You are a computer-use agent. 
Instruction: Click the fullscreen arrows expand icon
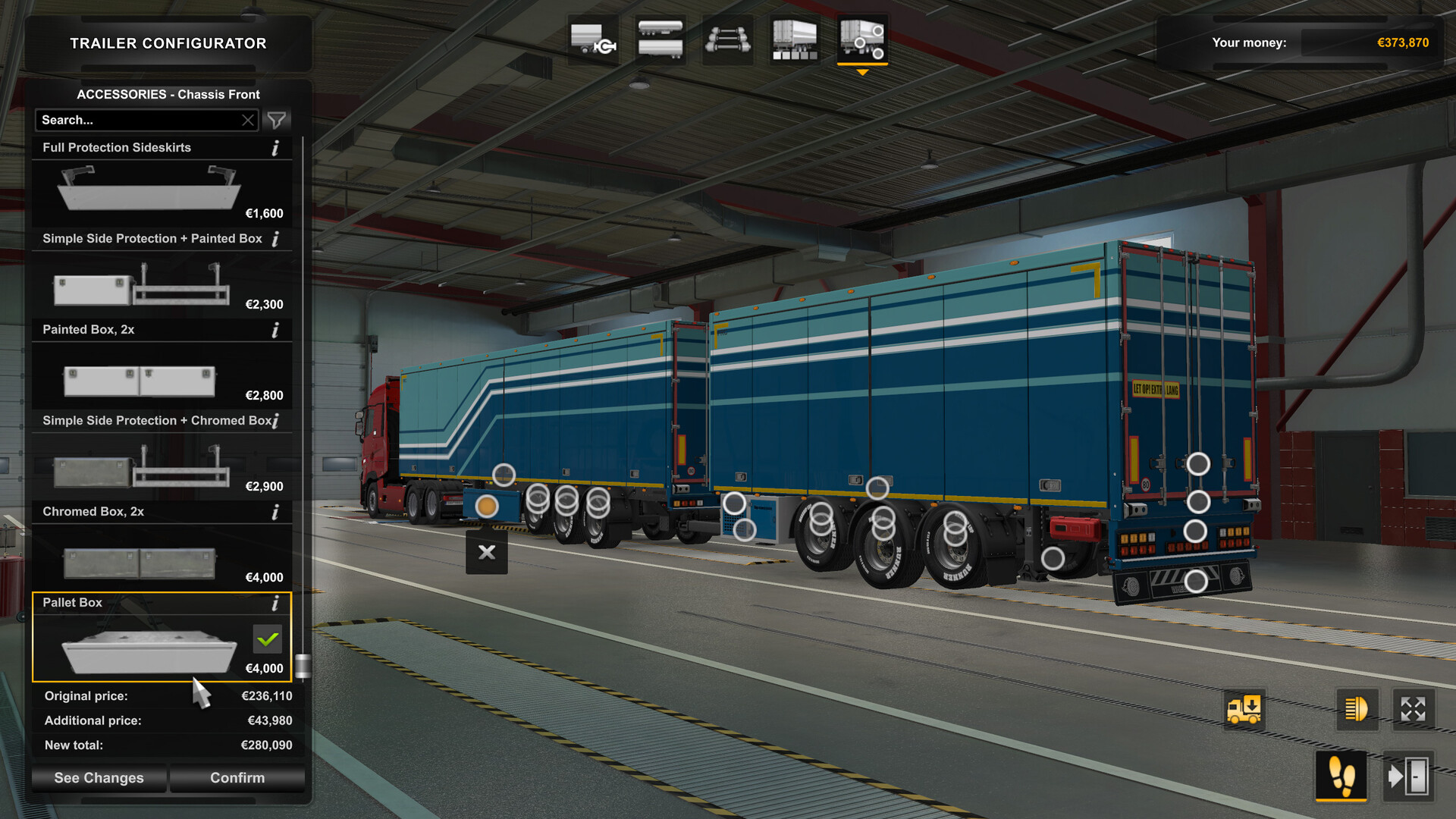1412,711
